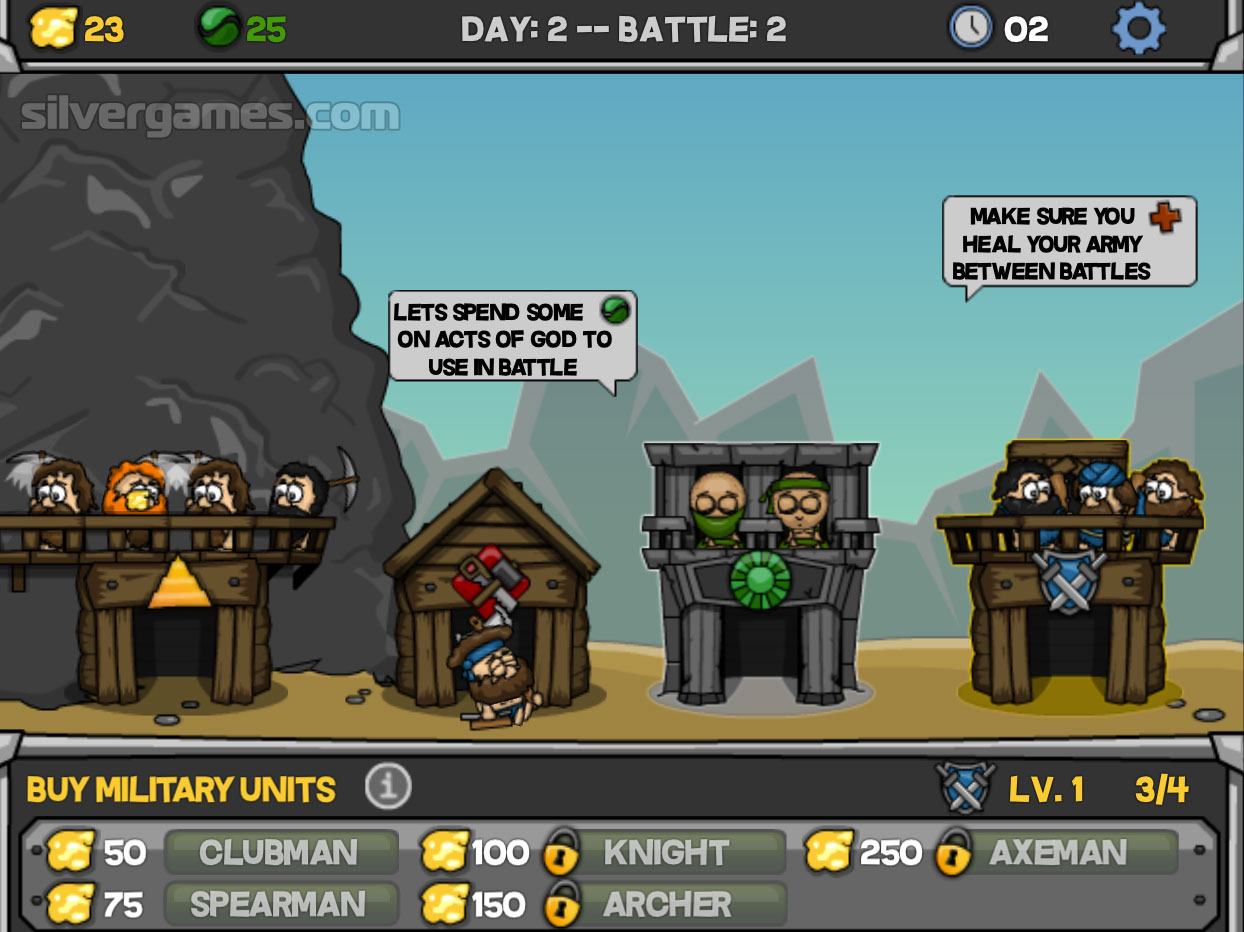Open the hut with the red hammer emblem
This screenshot has width=1244, height=932.
(x=490, y=579)
